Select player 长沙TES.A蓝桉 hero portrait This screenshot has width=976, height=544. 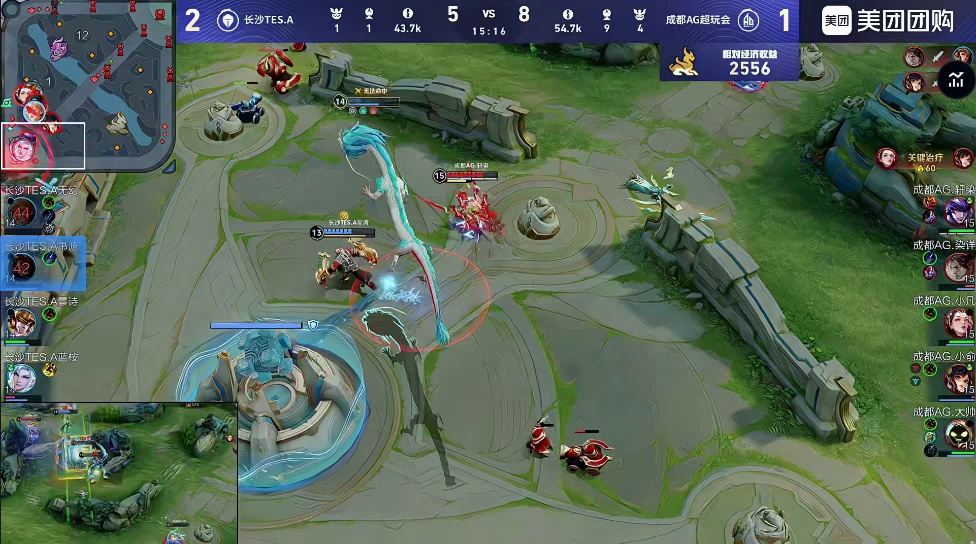(20, 377)
